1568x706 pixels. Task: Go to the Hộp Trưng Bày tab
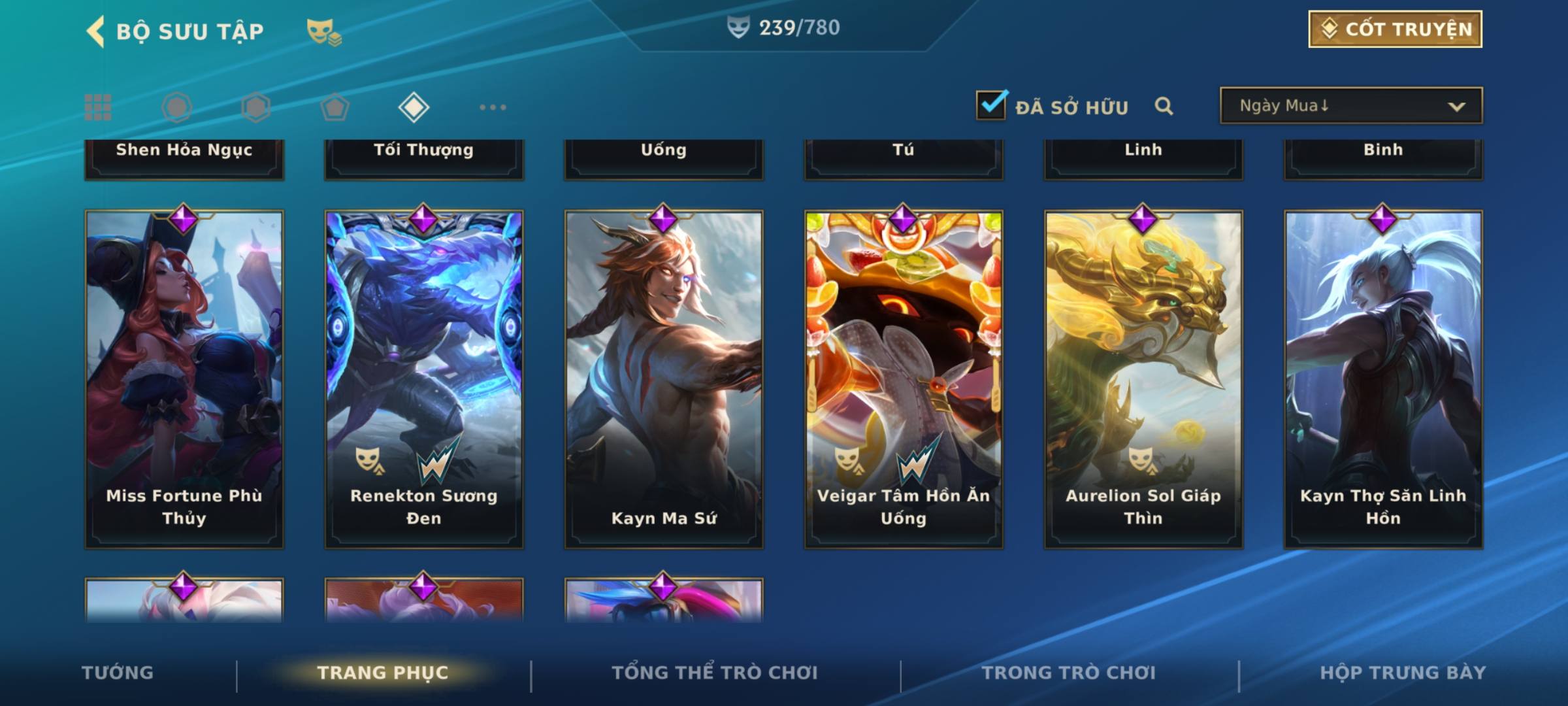1403,673
